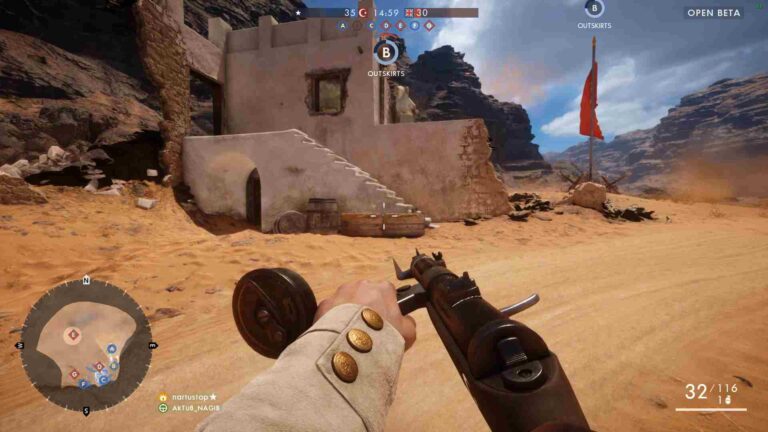Click the circular minimap

pyautogui.click(x=86, y=345)
